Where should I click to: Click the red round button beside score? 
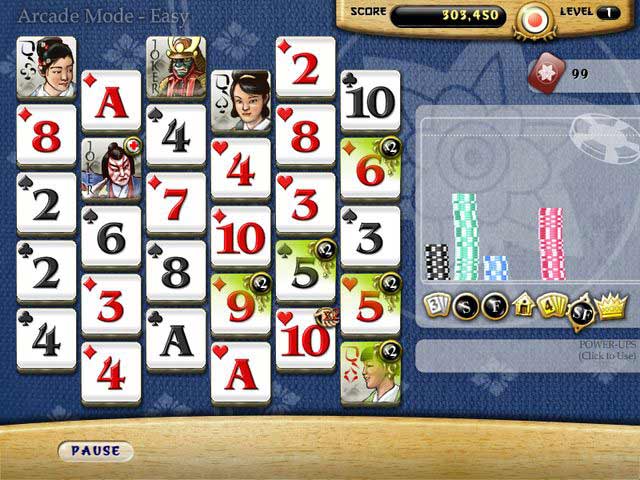[531, 19]
